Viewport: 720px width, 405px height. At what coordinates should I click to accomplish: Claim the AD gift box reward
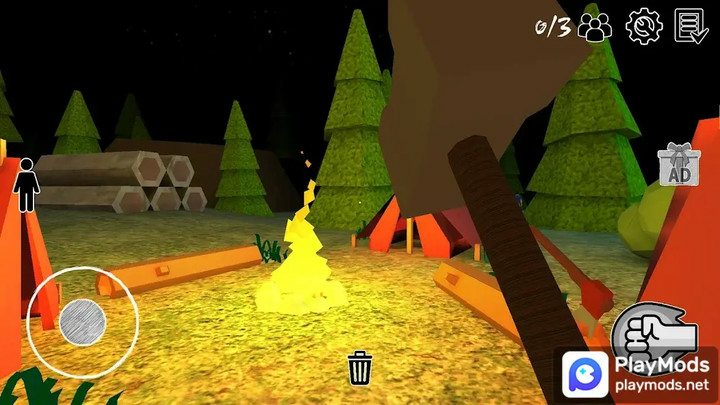coord(679,165)
